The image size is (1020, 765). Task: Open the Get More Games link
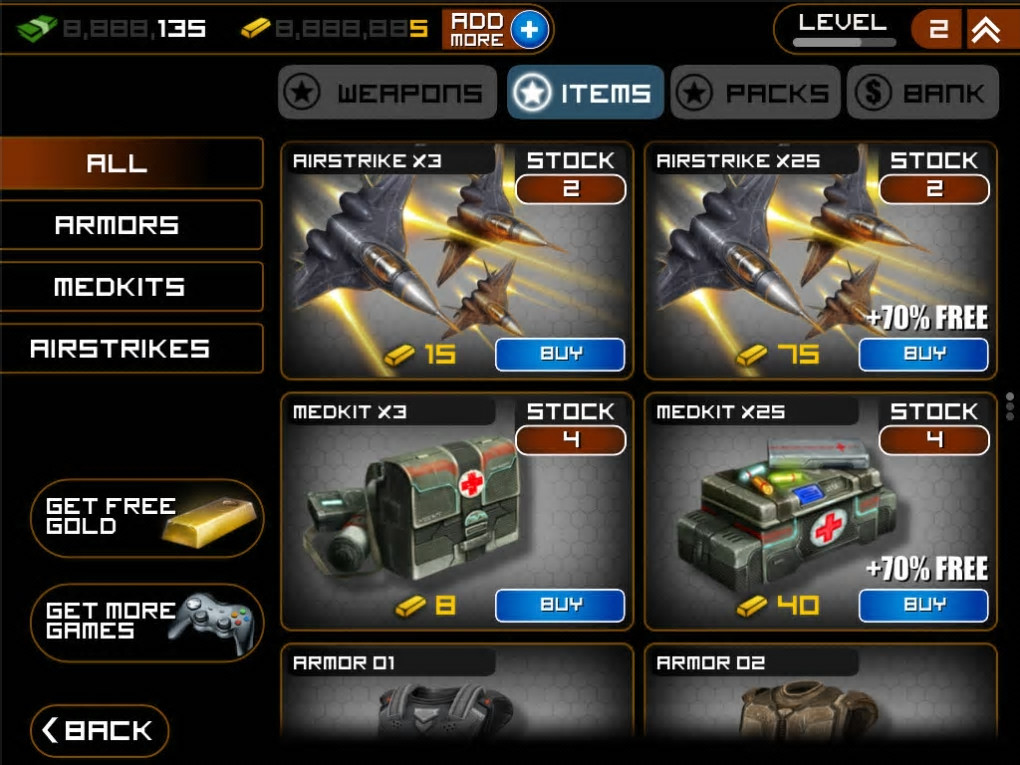(147, 622)
